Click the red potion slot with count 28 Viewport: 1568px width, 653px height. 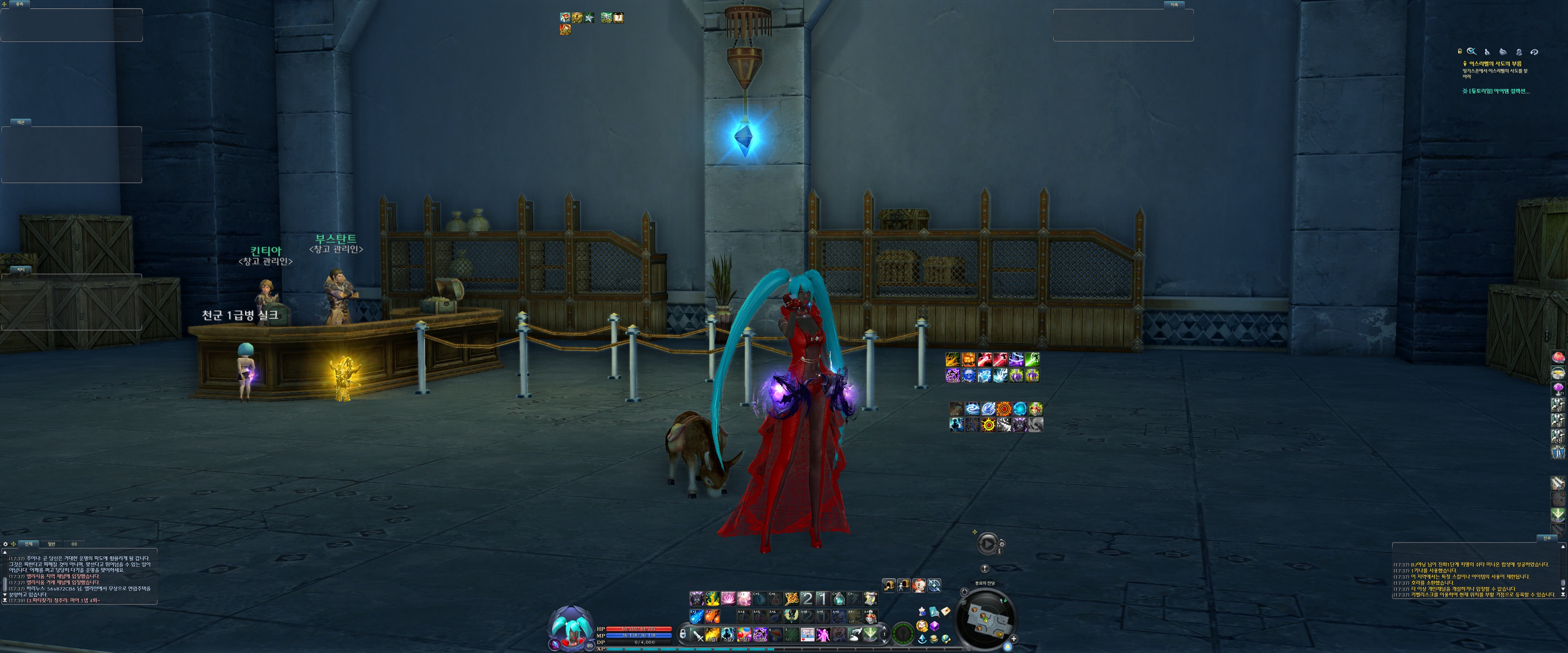pos(871,617)
